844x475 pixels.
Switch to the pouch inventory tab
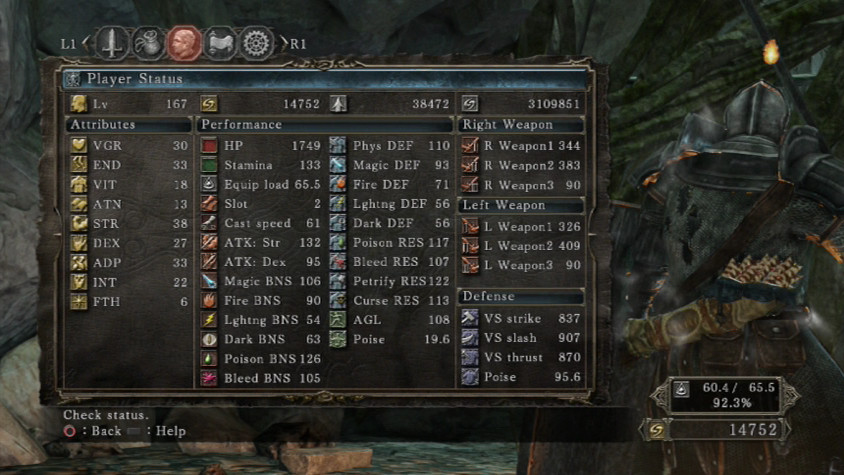[148, 43]
